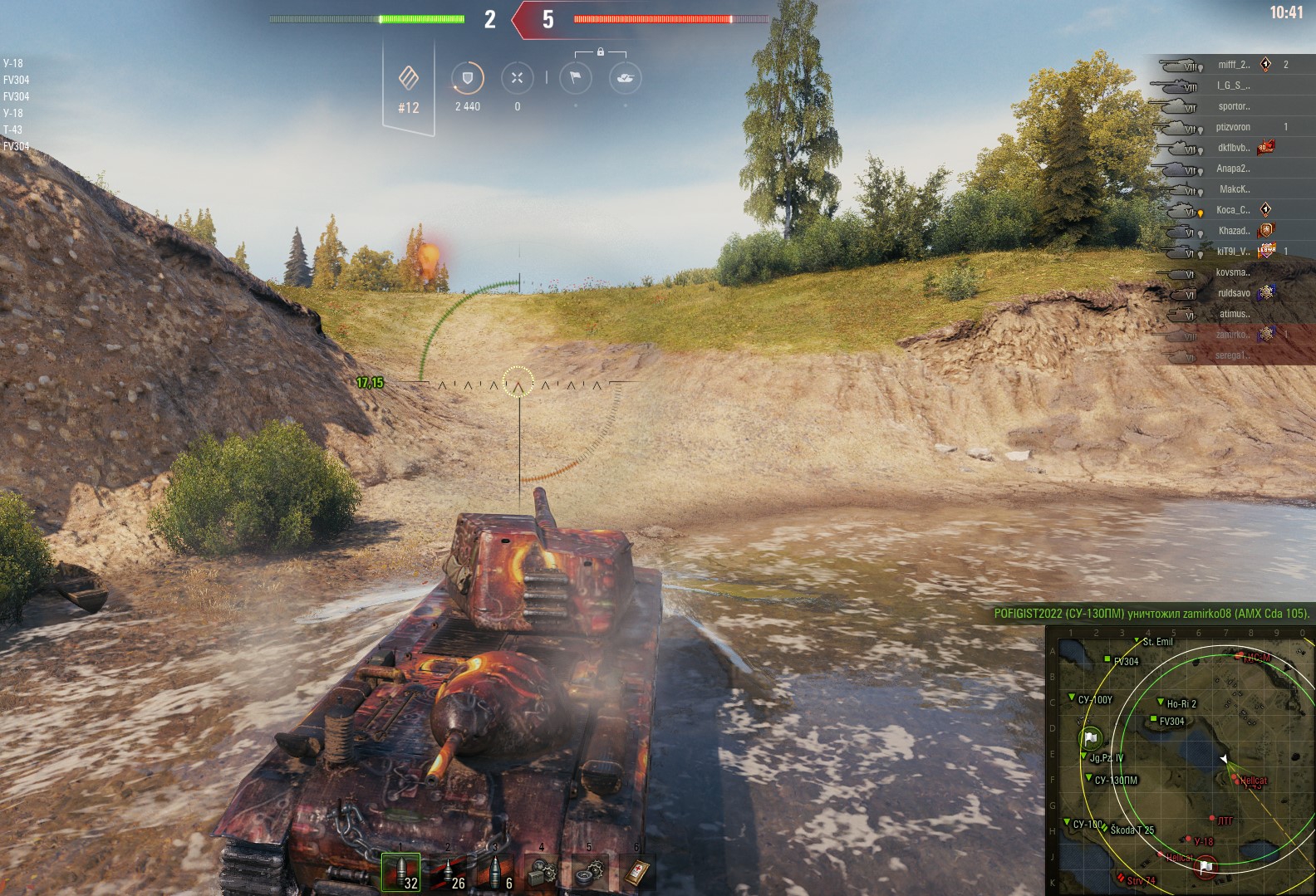Select the shell slot with 32 rounds
The height and width of the screenshot is (896, 1316).
400,872
